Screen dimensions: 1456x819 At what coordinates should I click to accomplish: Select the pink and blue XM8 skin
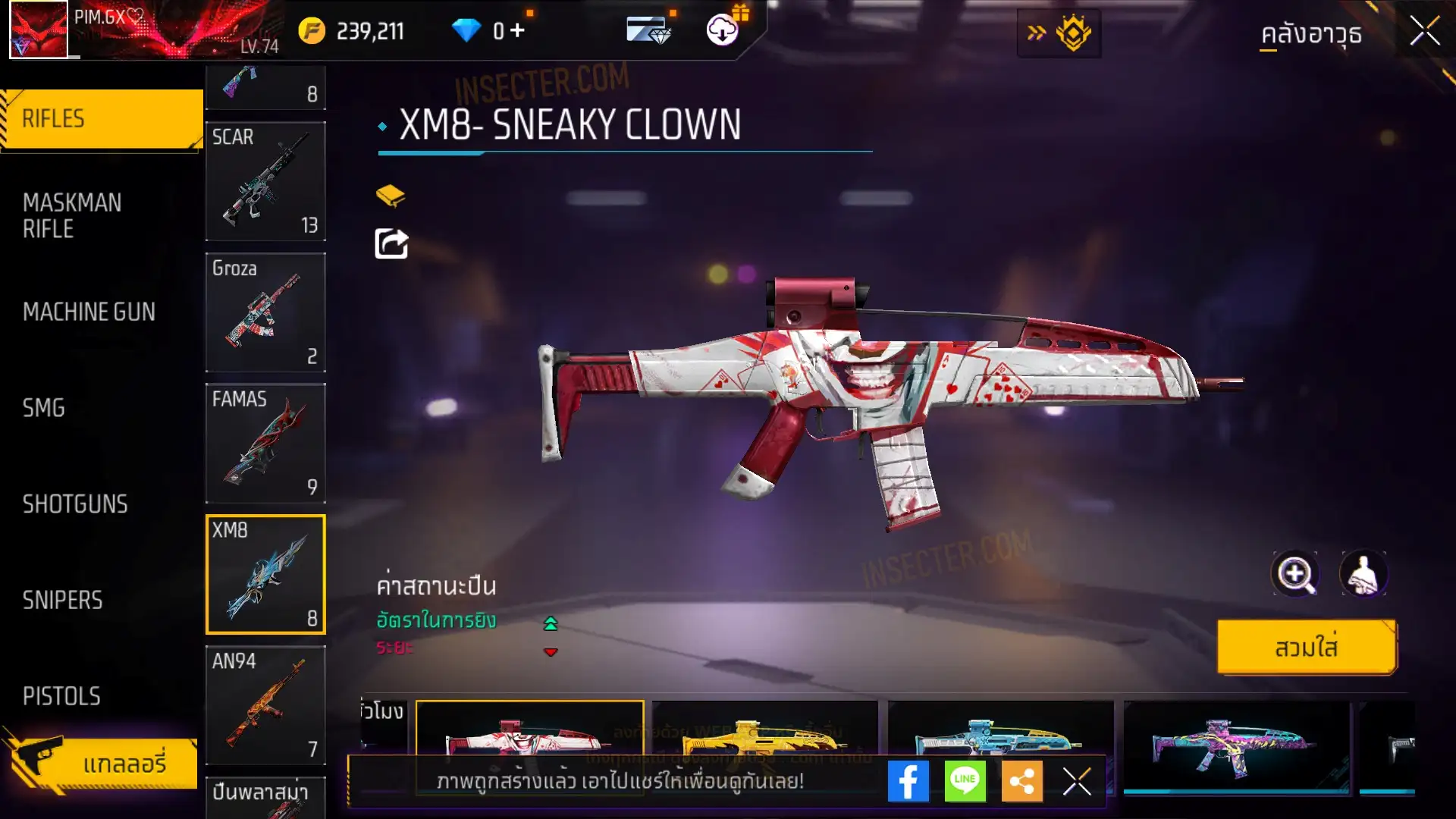coord(1236,747)
